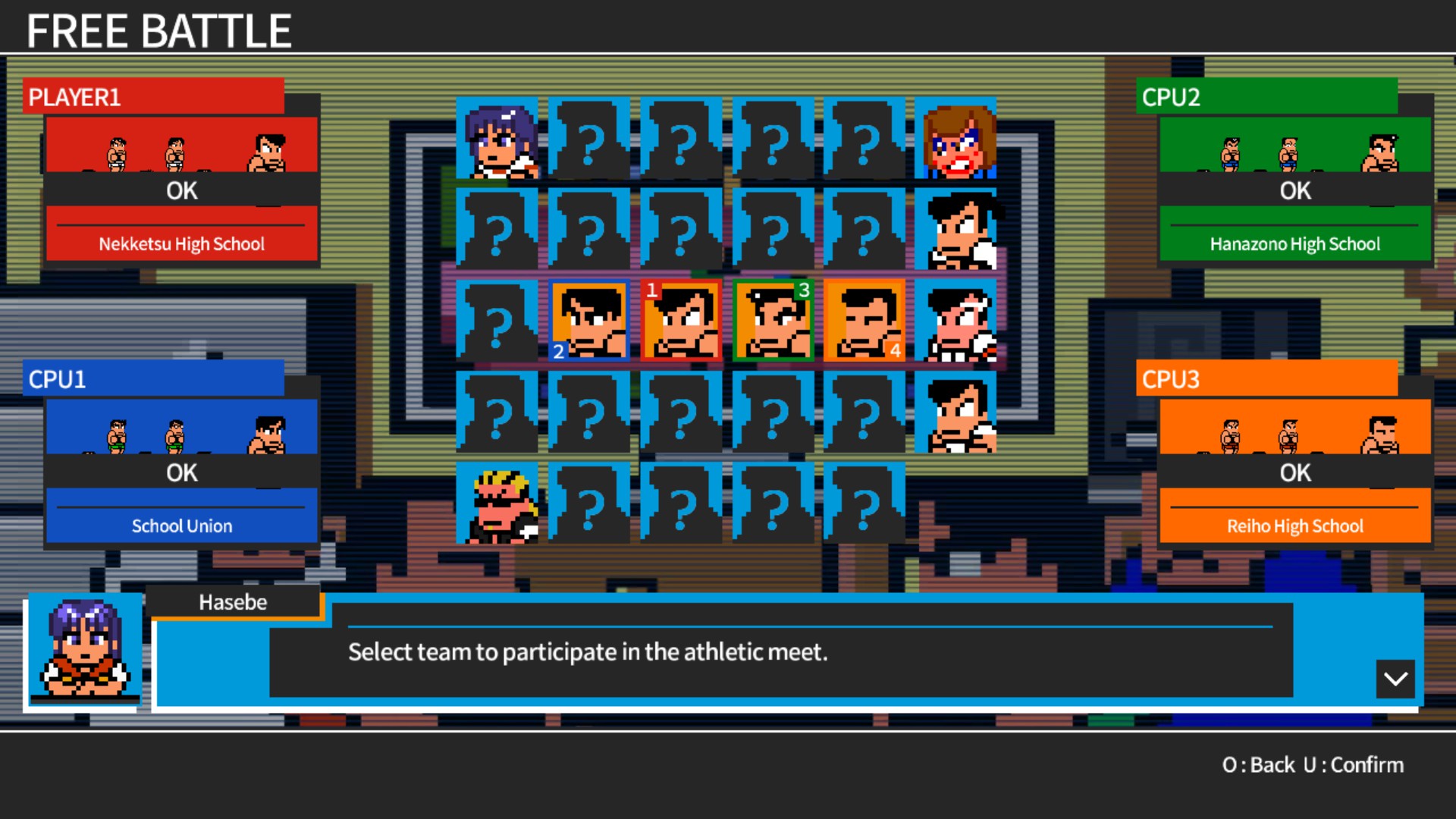Toggle the question-mark slot in middle row
This screenshot has width=1456, height=819.
[497, 322]
